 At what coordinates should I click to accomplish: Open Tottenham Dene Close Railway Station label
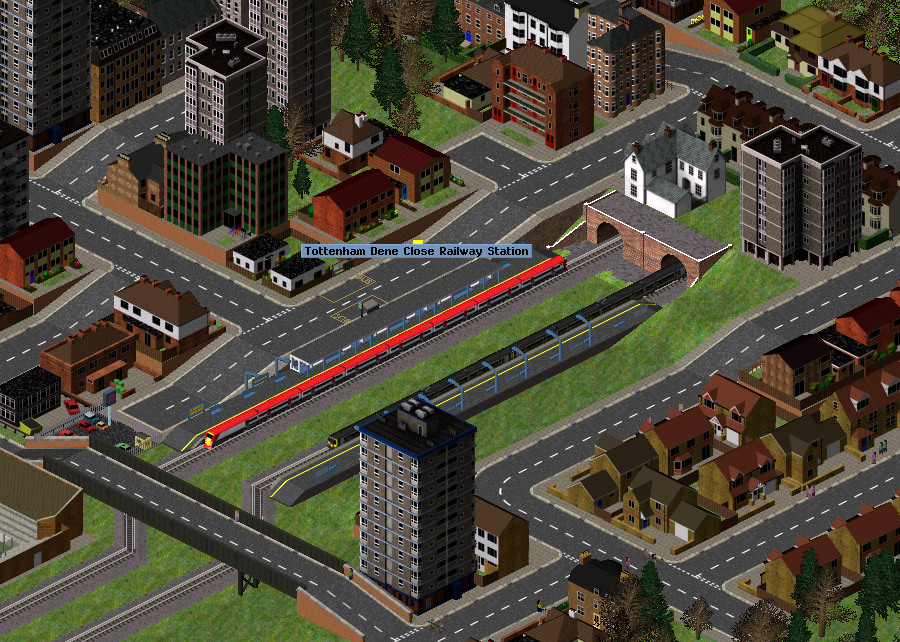point(416,251)
